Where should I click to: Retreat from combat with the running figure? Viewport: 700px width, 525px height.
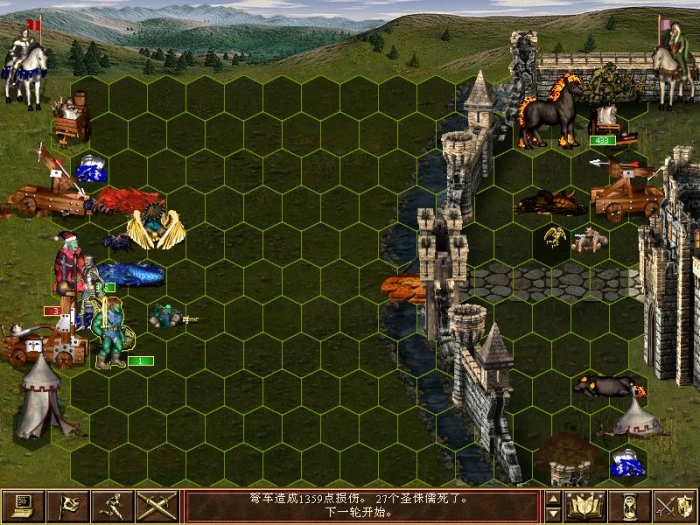coord(113,506)
